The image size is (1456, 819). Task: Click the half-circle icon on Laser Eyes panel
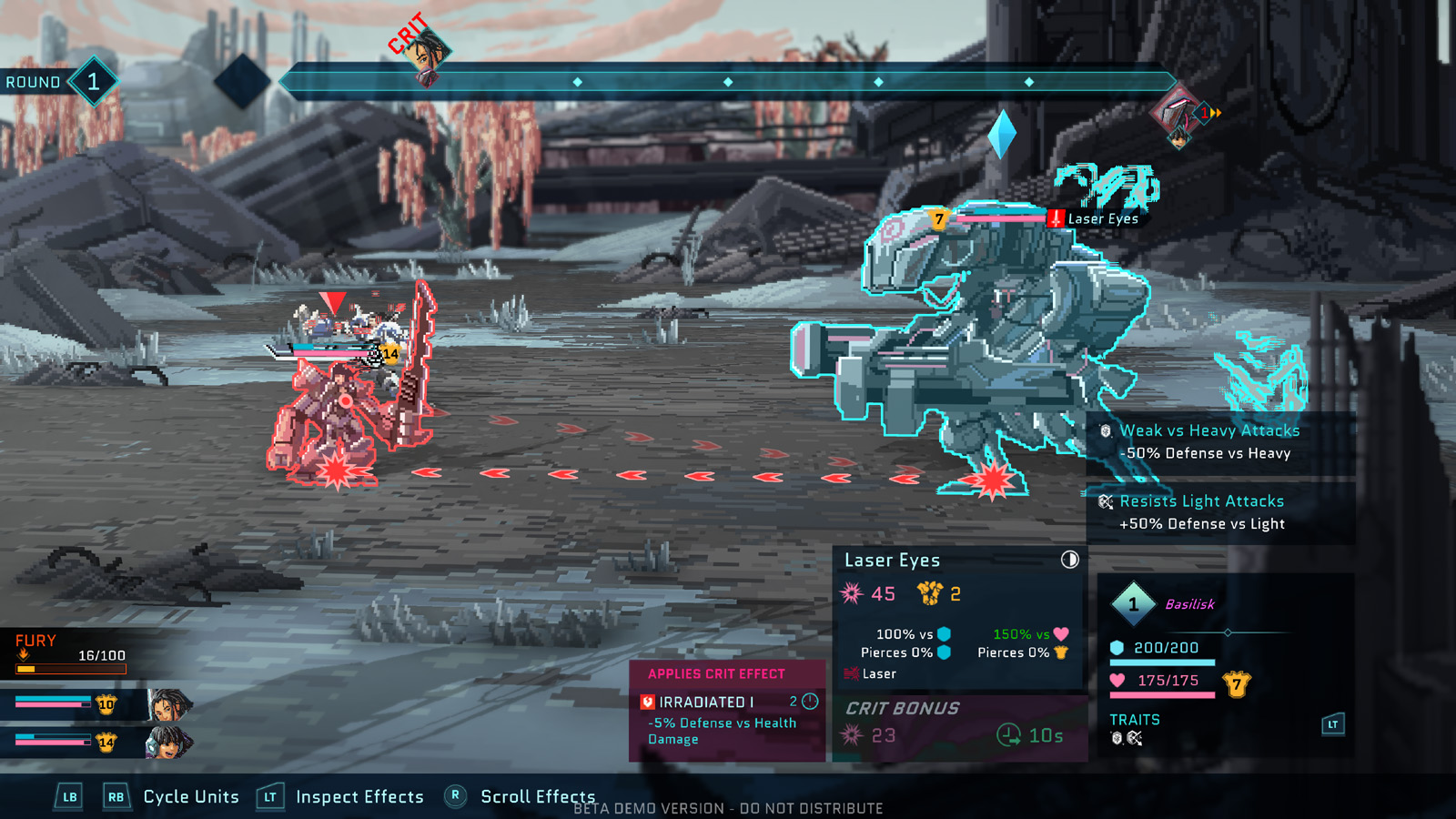[1069, 560]
